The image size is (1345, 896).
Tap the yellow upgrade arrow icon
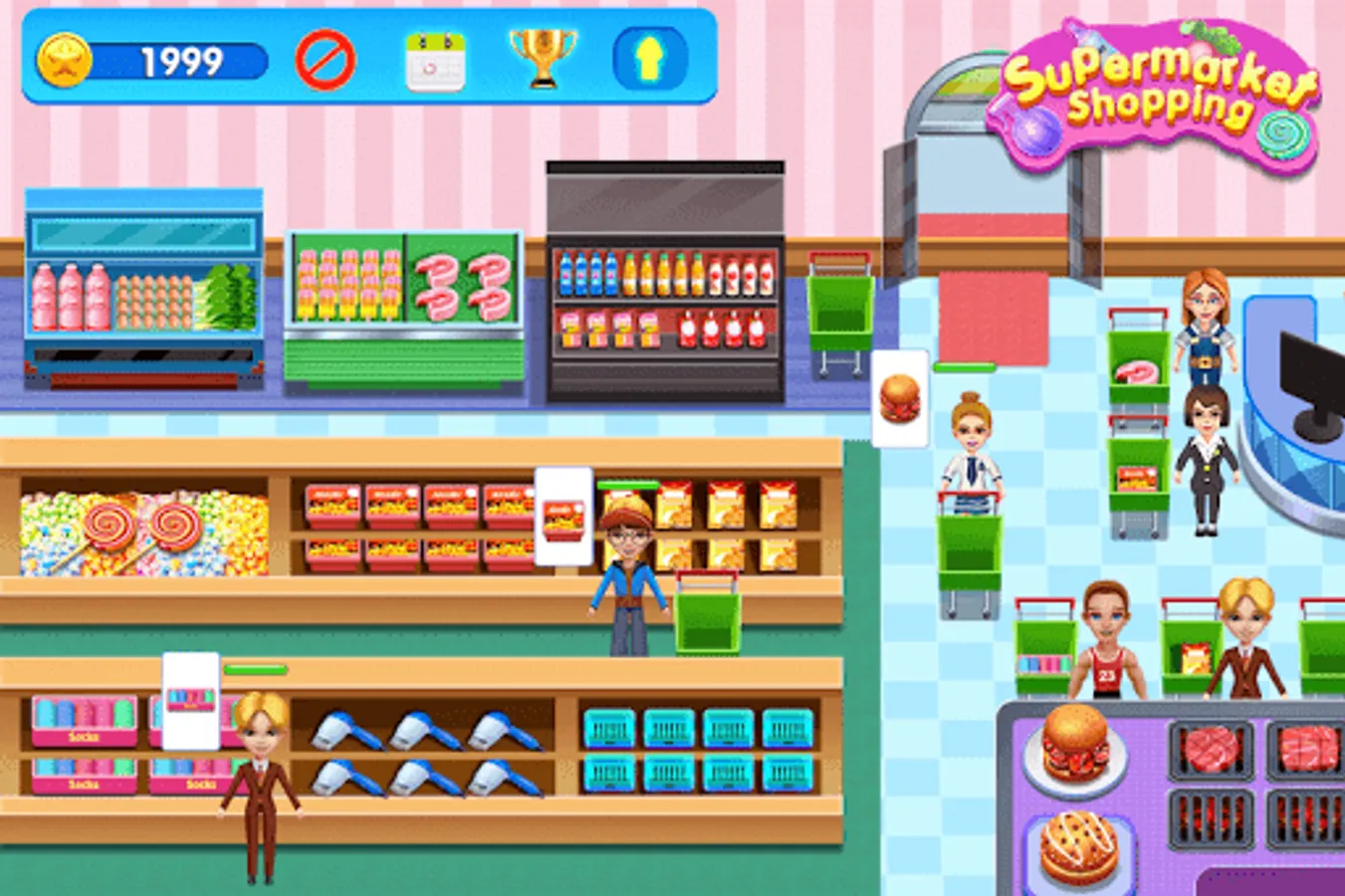[x=652, y=60]
